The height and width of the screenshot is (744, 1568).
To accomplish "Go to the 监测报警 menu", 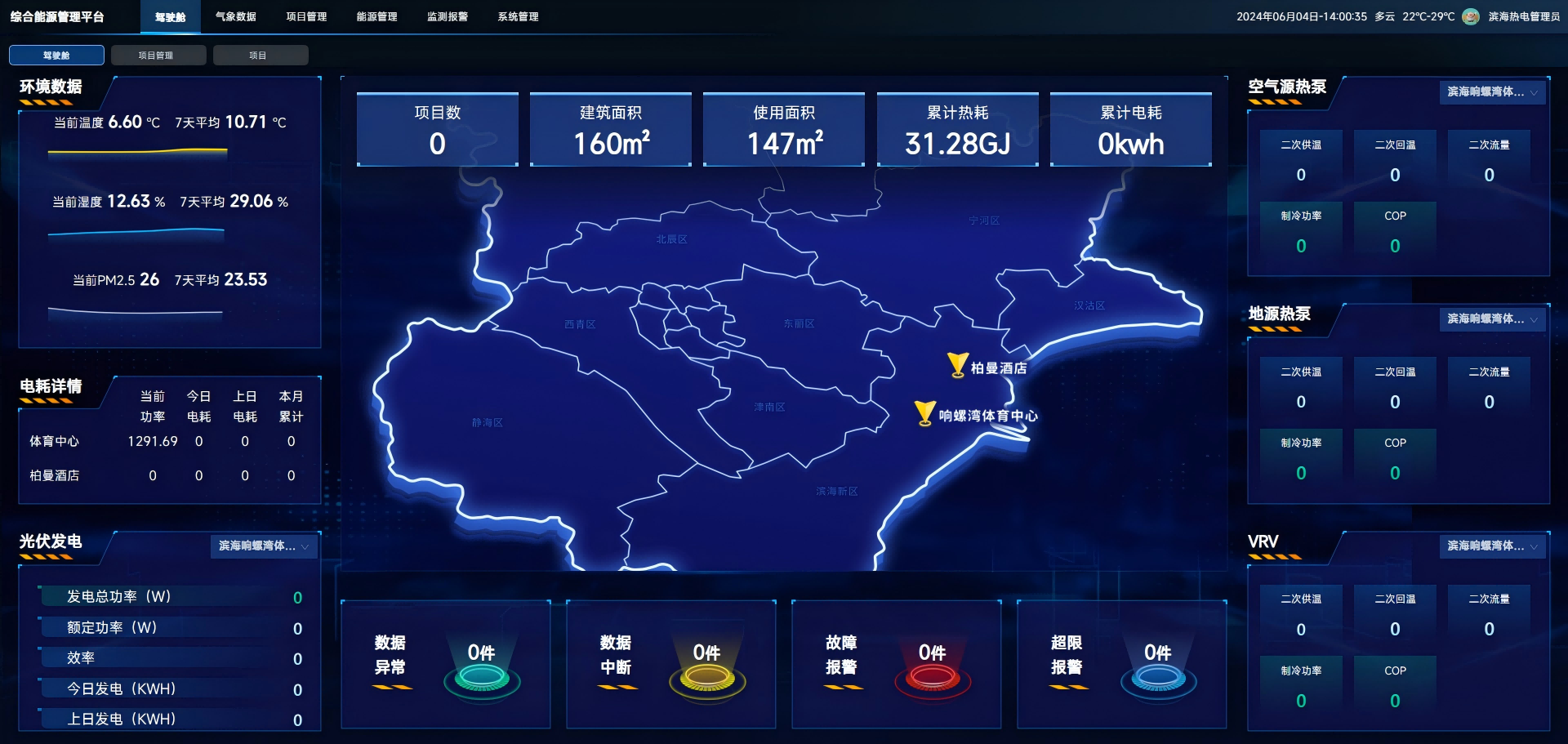I will [448, 17].
